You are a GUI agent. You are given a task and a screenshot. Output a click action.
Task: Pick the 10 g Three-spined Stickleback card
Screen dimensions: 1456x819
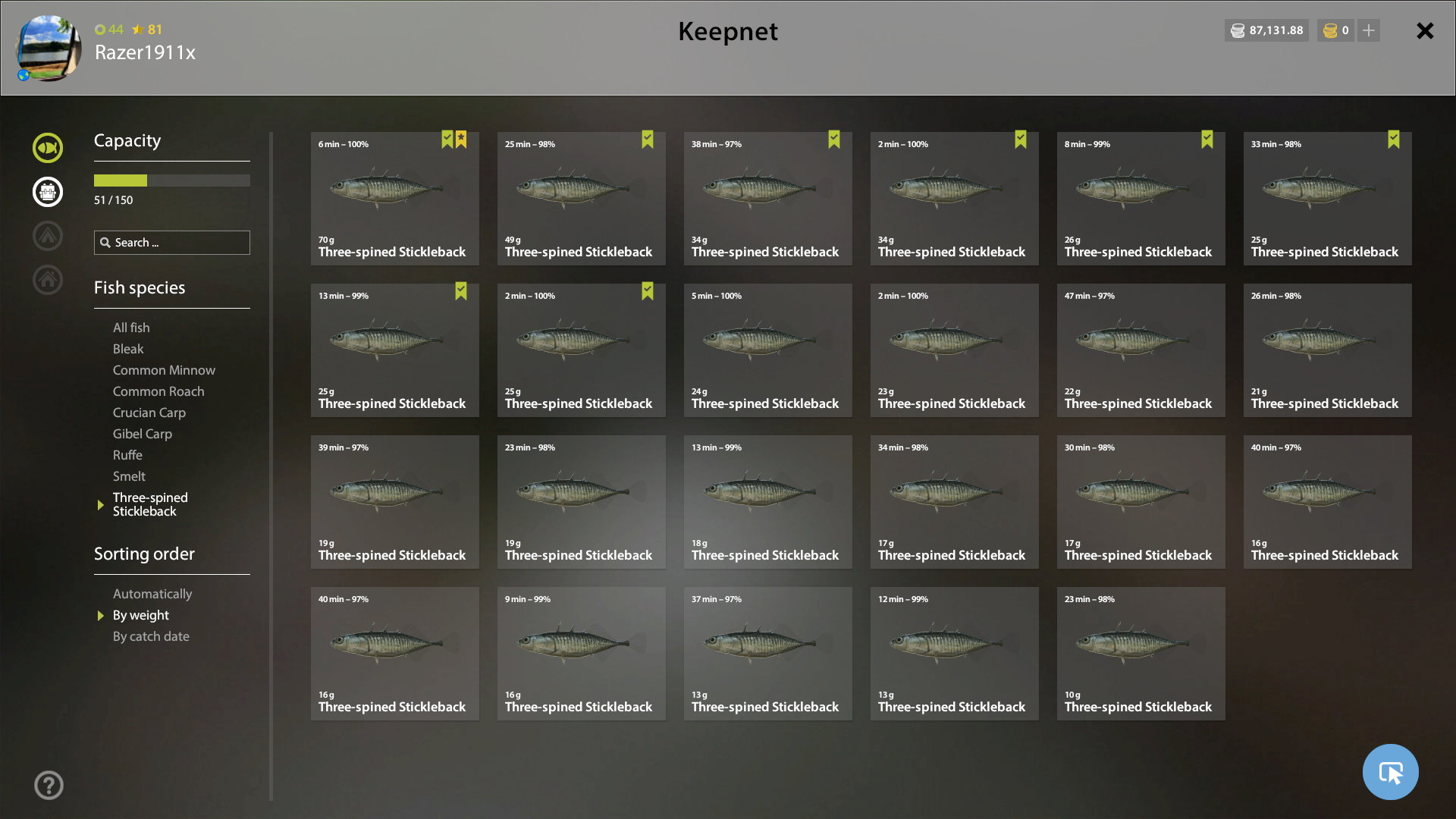click(x=1141, y=654)
